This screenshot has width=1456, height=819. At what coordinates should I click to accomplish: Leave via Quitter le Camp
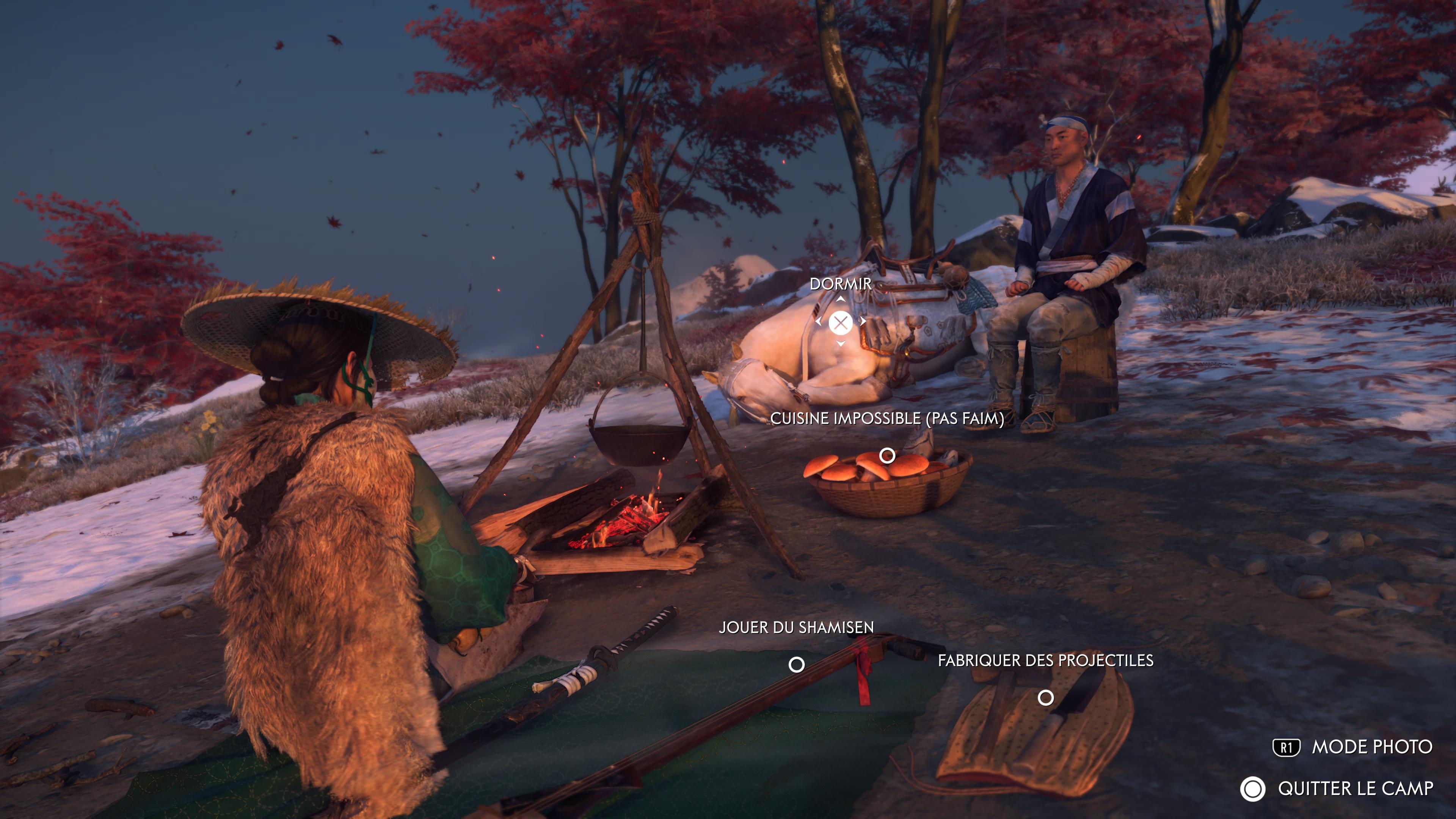coord(1337,789)
